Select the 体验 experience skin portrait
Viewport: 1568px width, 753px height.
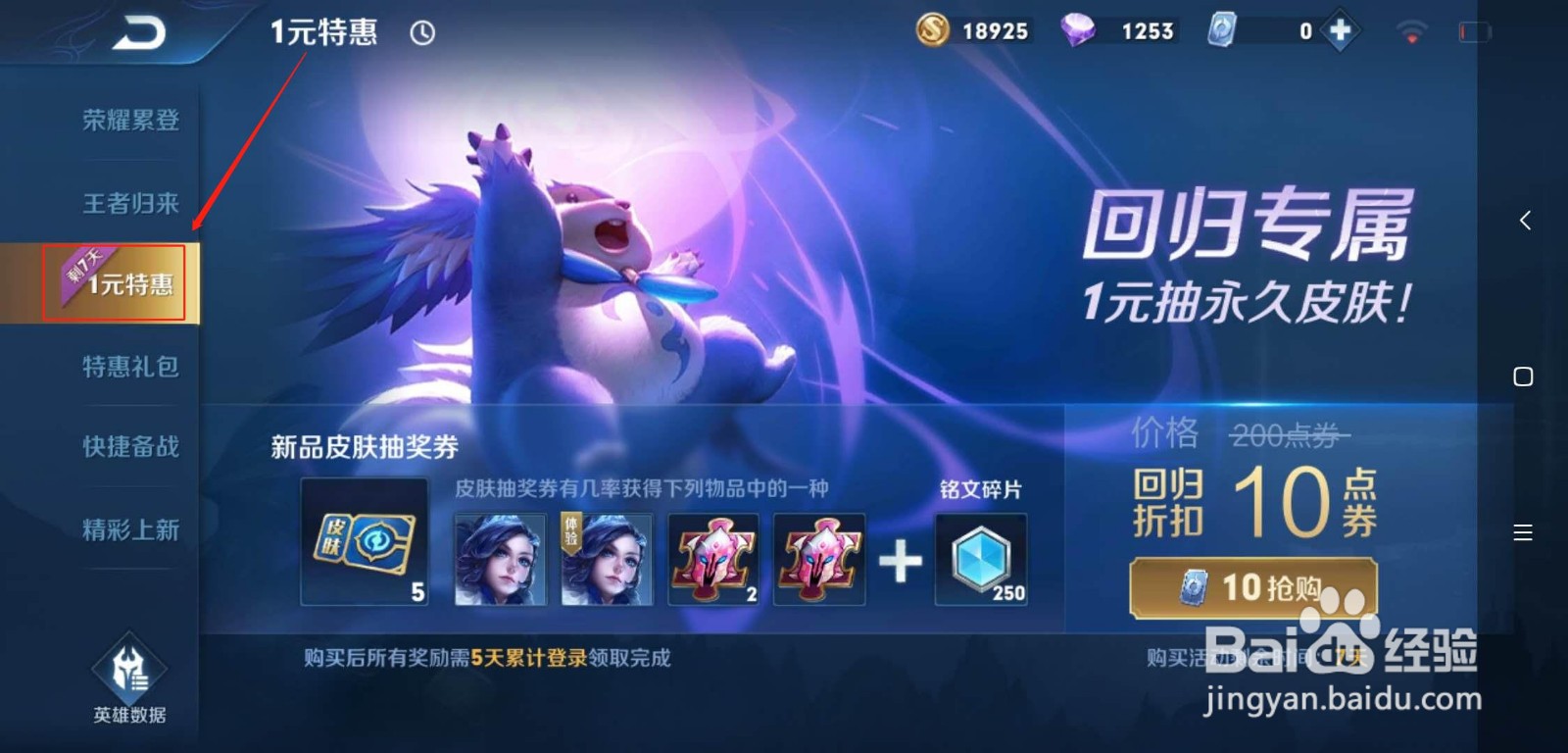pyautogui.click(x=606, y=560)
